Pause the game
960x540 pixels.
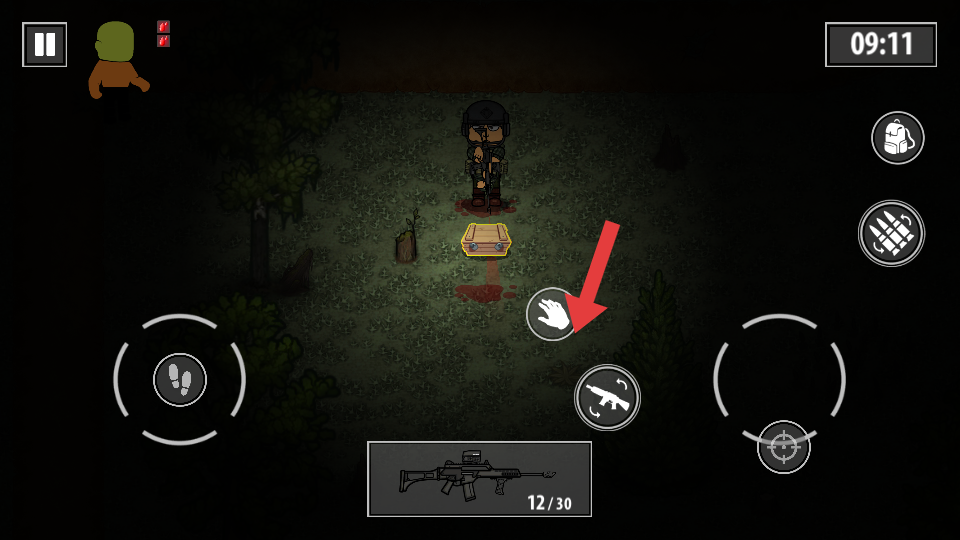[45, 45]
